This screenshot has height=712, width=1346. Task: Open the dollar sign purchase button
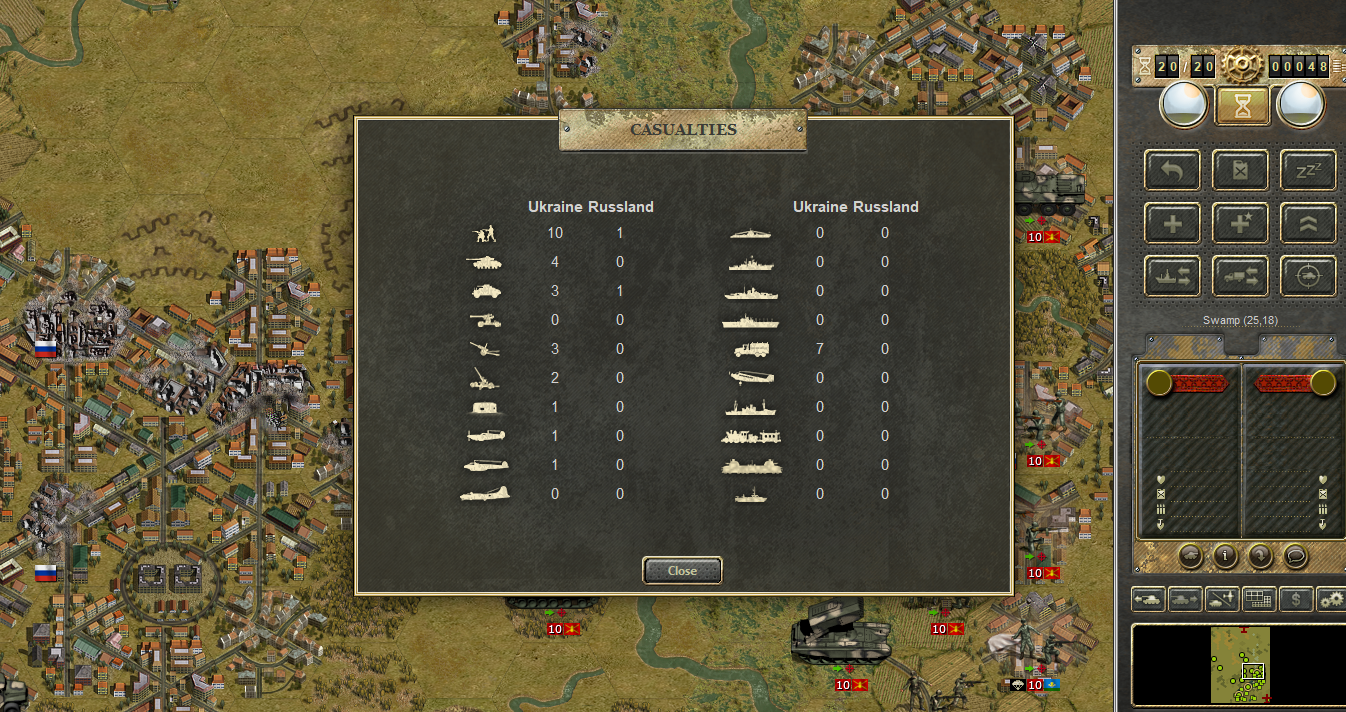click(x=1296, y=599)
